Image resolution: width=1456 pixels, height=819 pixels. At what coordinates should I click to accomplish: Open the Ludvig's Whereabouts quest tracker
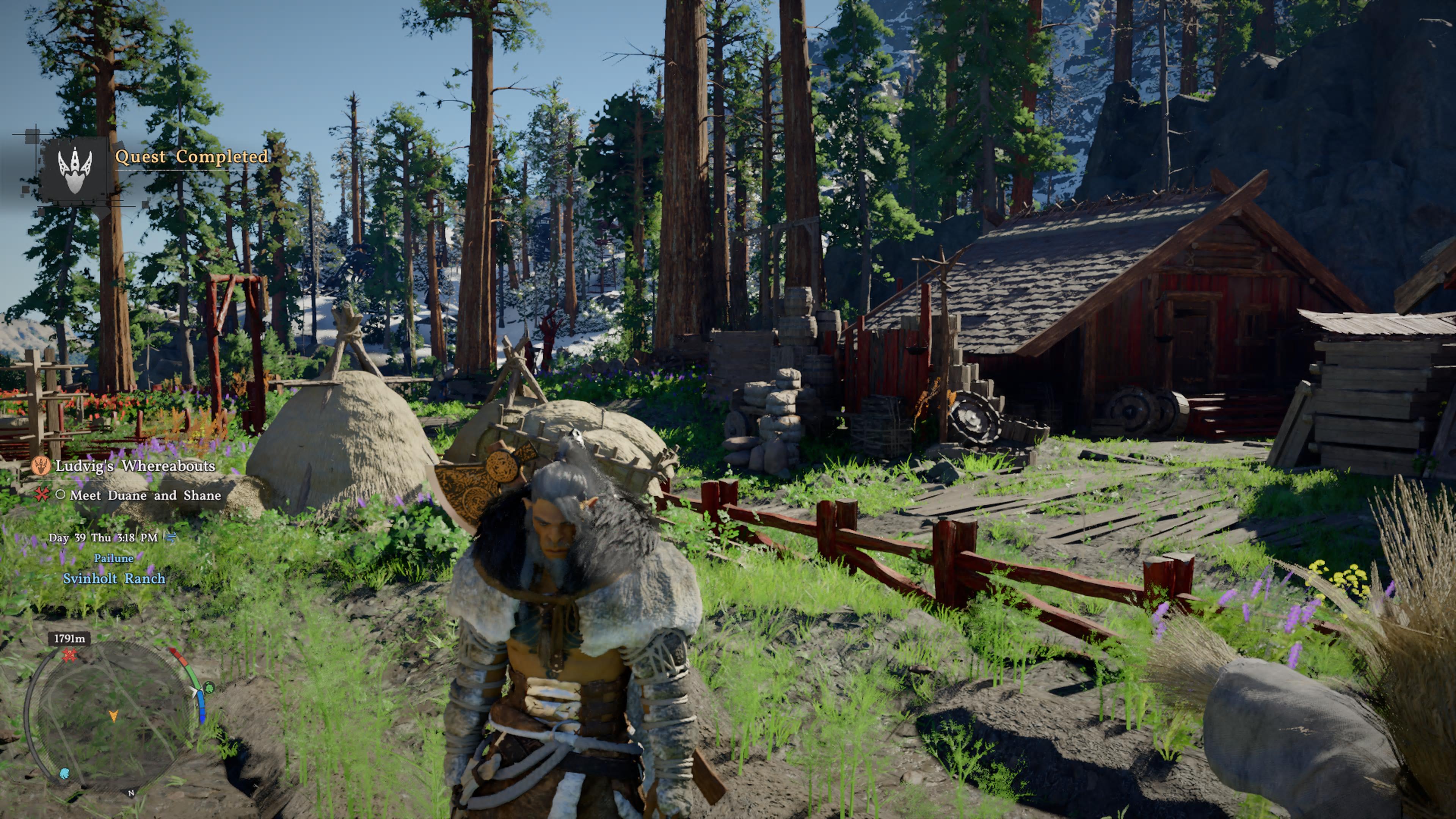(135, 466)
